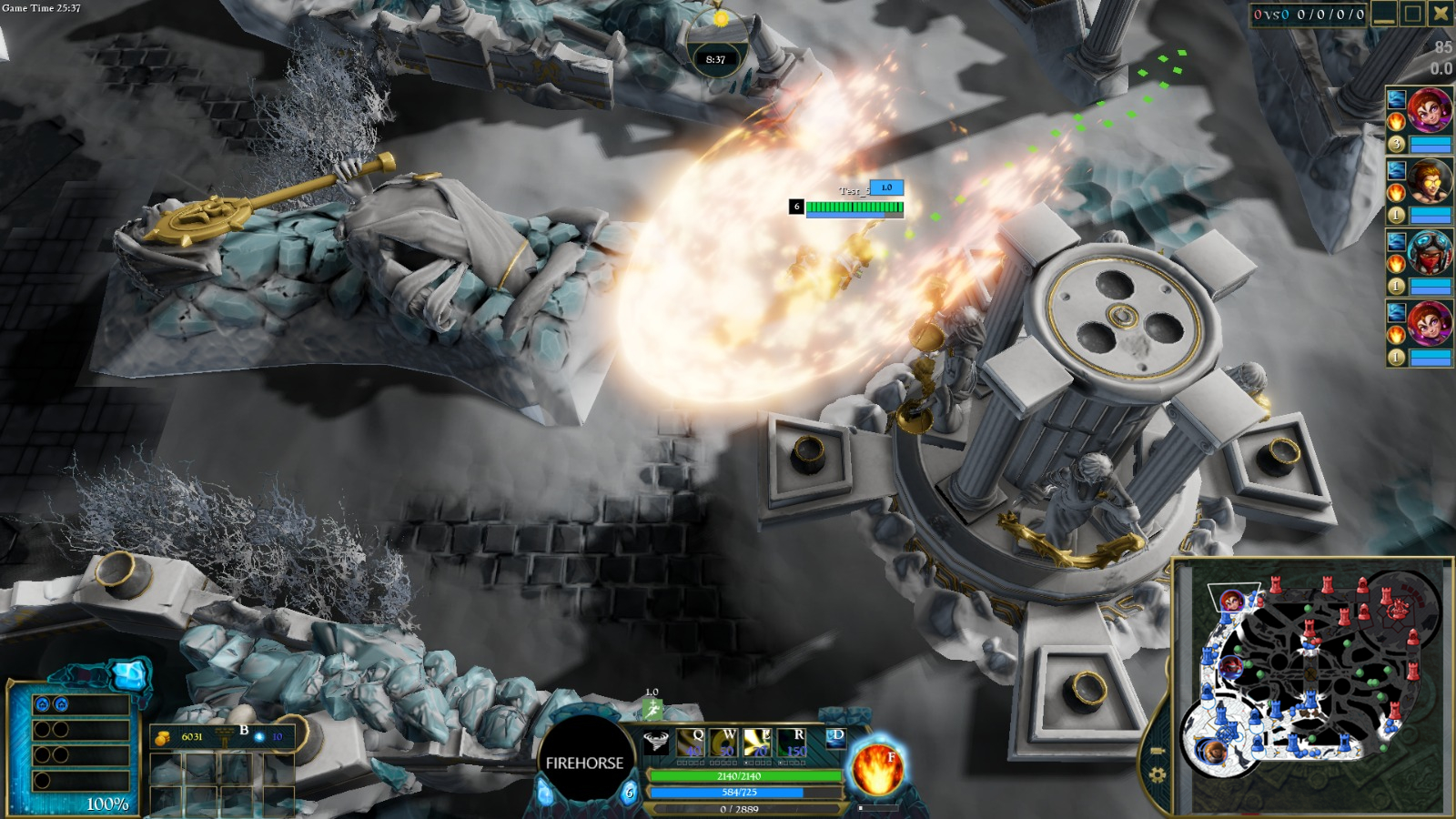
Task: Click the minimap
Action: click(1311, 687)
